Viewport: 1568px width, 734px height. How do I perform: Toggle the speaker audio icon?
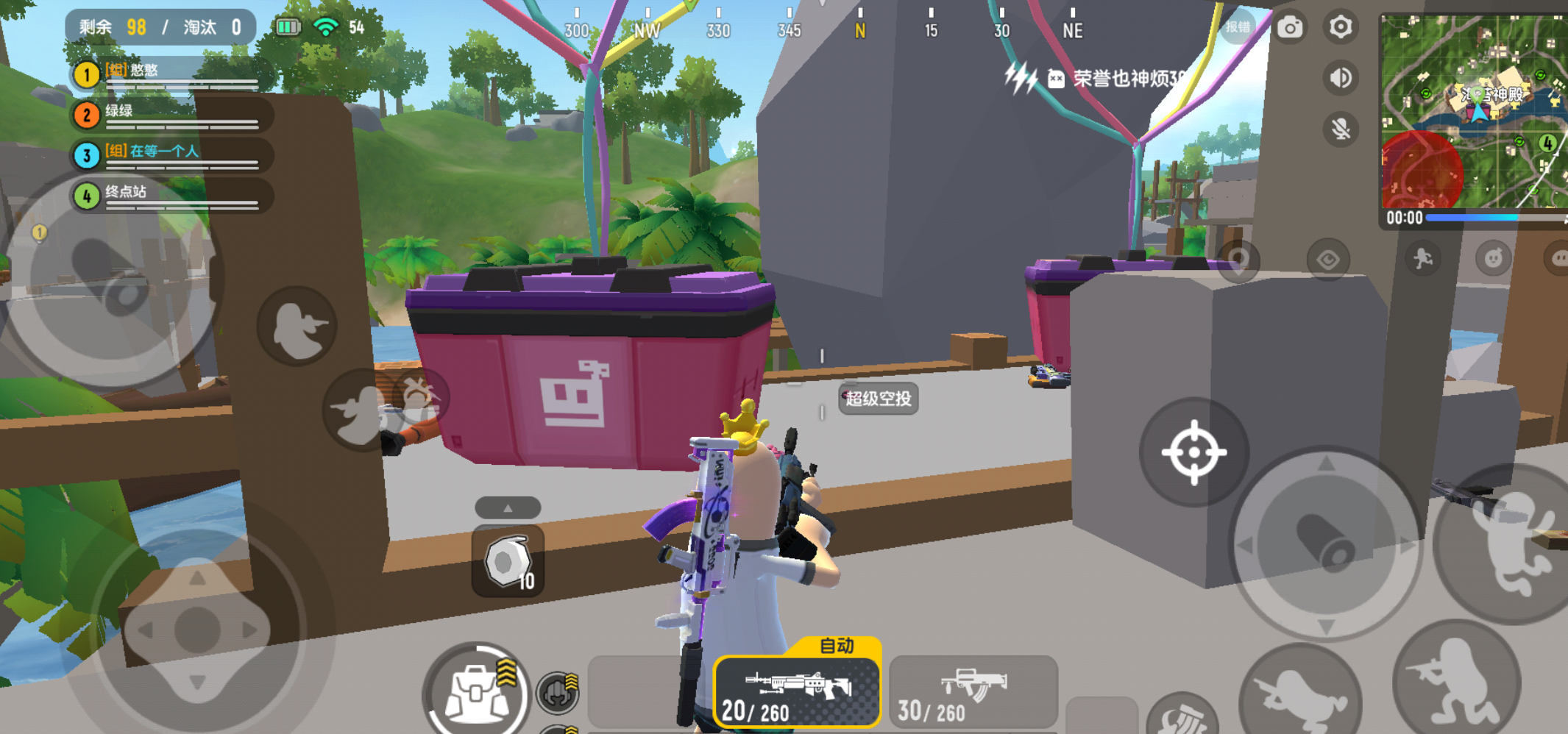pos(1340,76)
